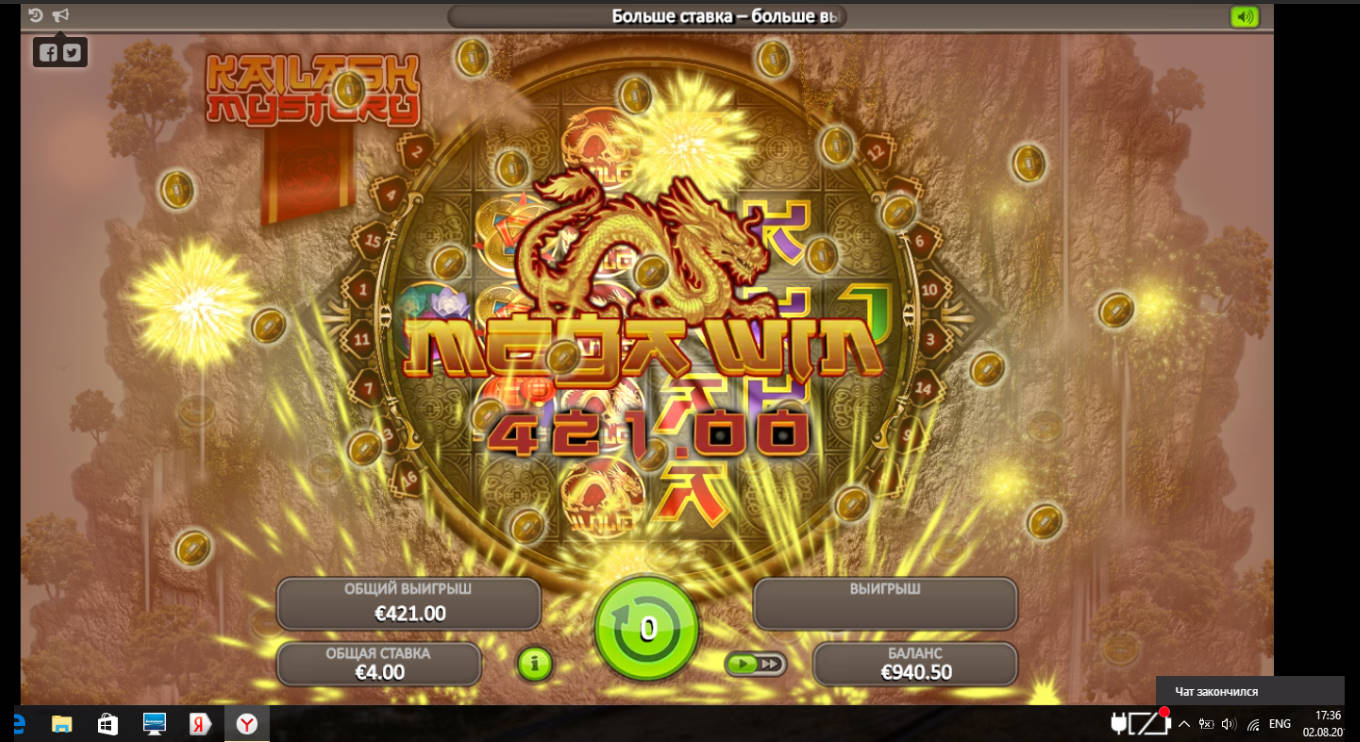Share the win on Twitter
Screen dimensions: 1360x742
point(72,53)
